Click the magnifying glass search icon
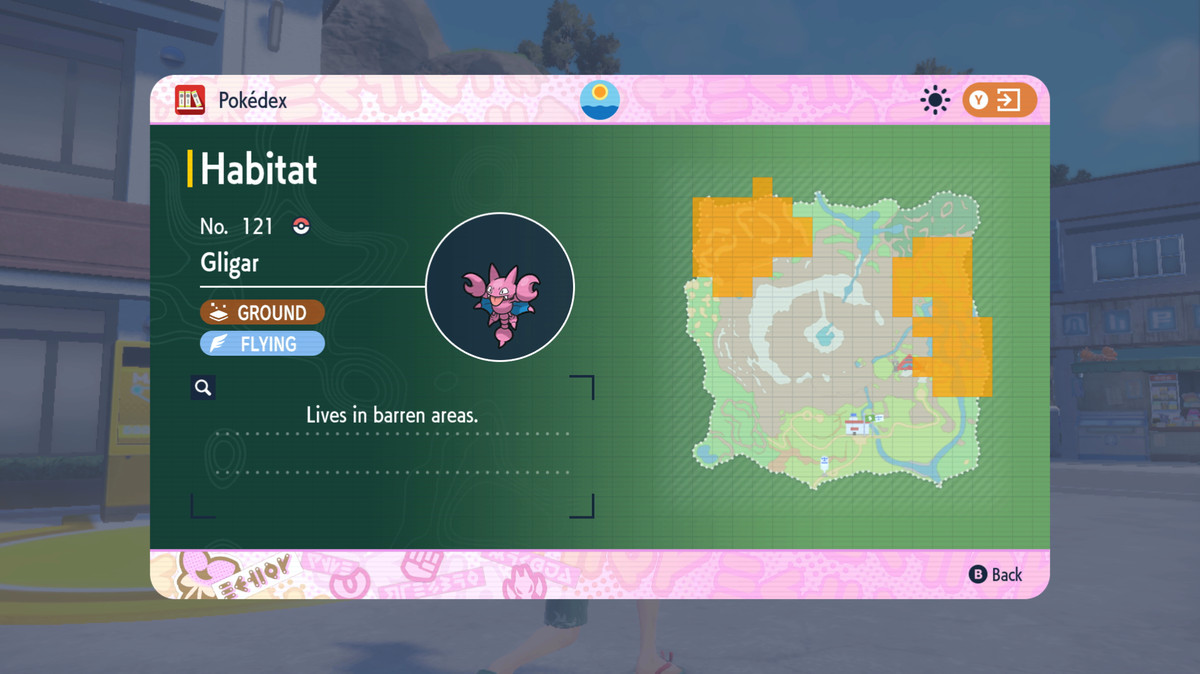This screenshot has width=1200, height=674. (x=203, y=388)
